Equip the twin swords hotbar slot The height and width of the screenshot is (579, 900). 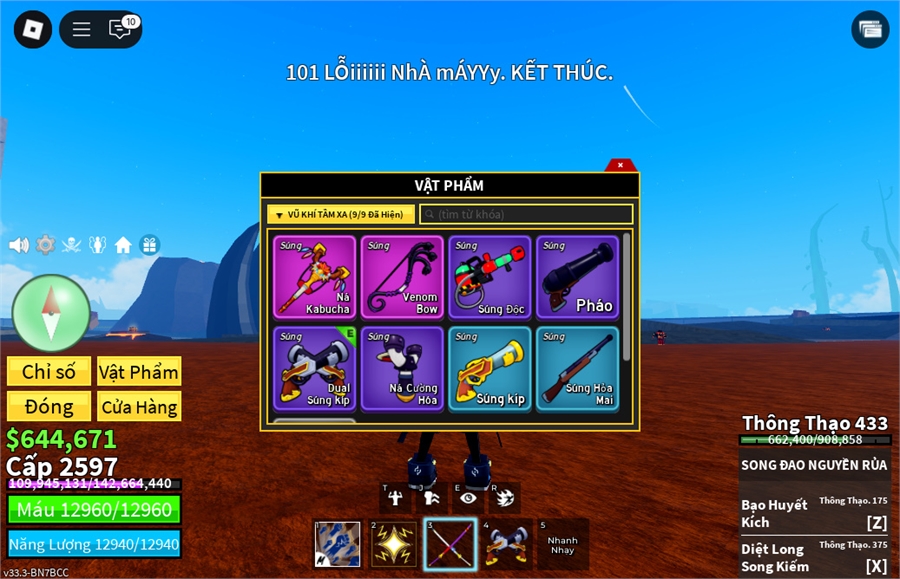(450, 544)
